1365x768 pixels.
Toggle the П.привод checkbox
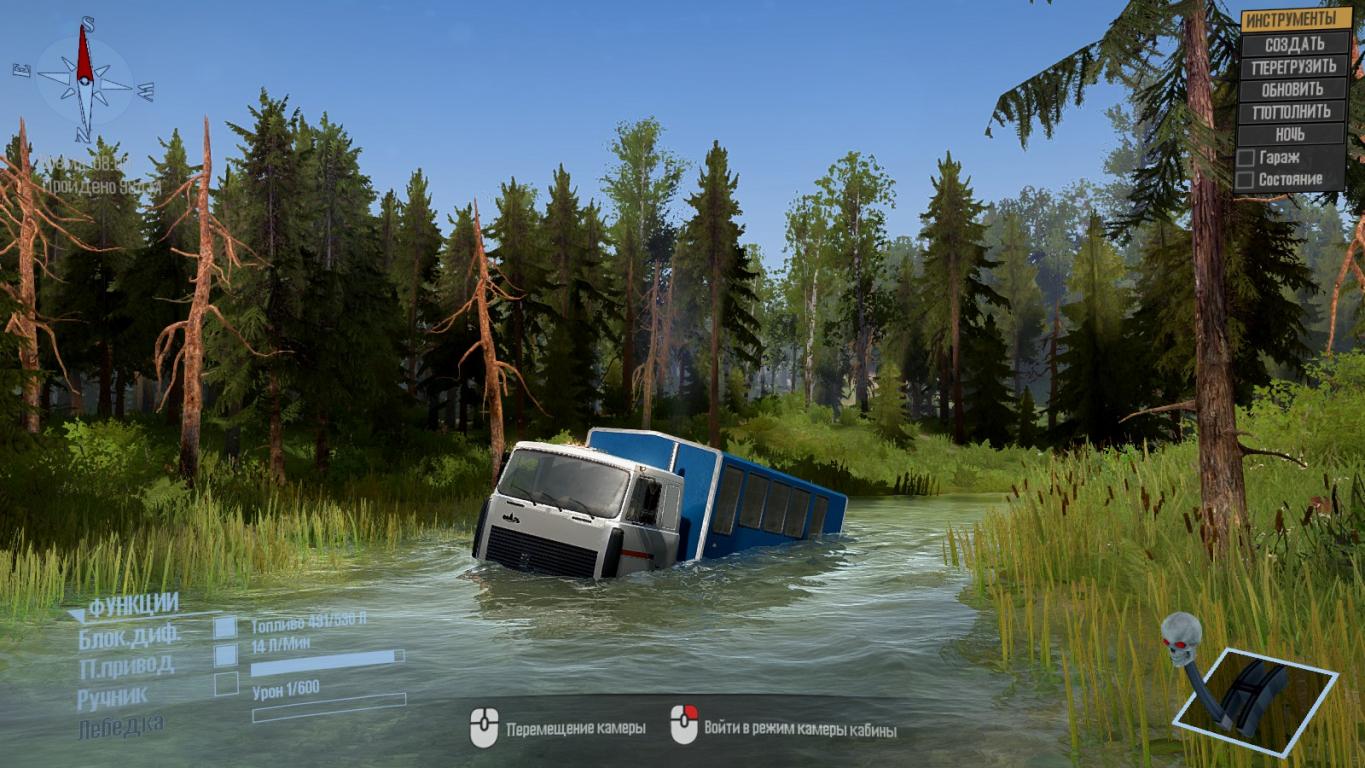point(226,656)
